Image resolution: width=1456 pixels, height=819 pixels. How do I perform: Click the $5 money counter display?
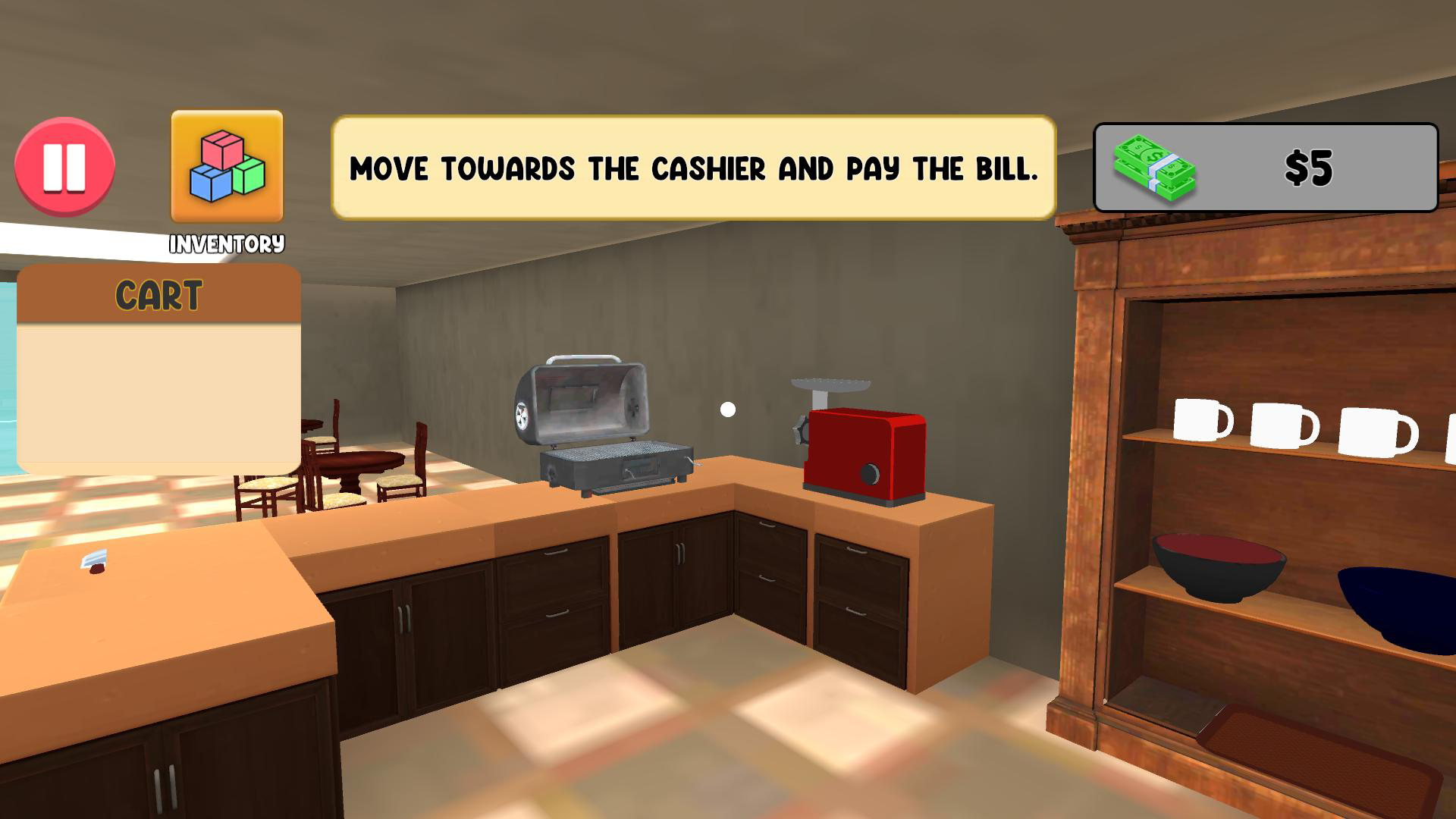coord(1308,168)
